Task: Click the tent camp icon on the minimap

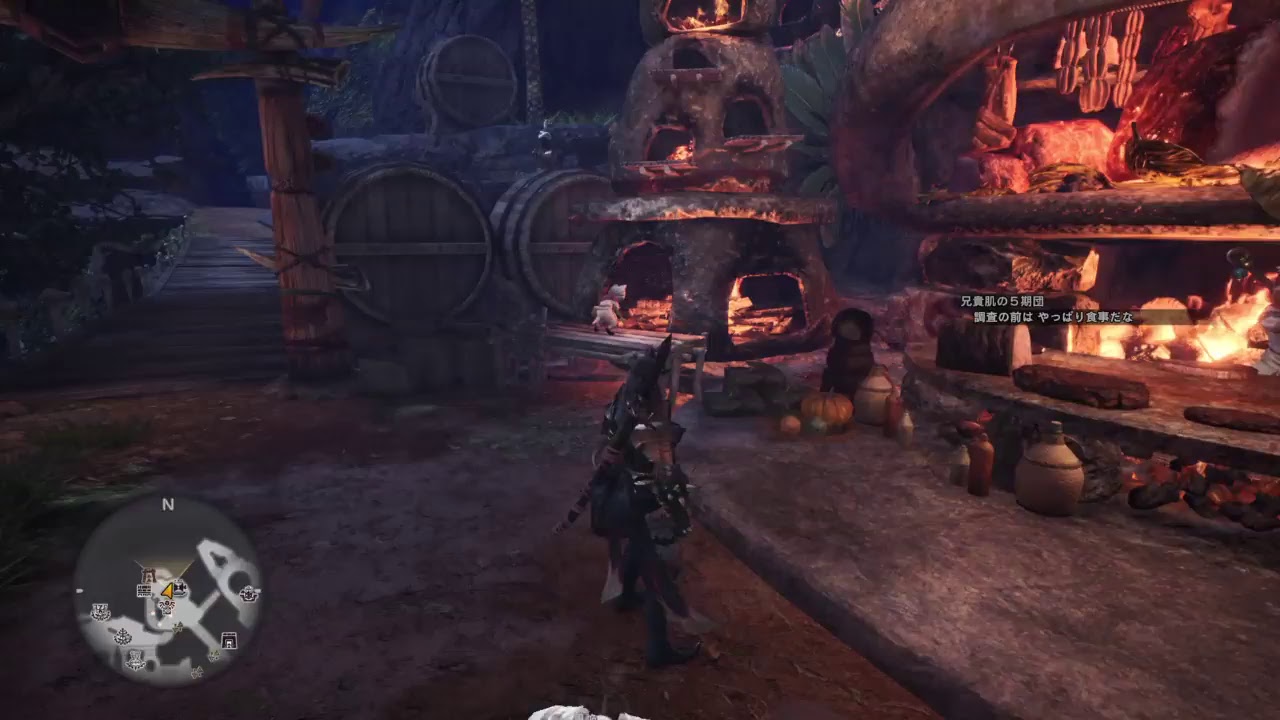Action: [x=228, y=639]
